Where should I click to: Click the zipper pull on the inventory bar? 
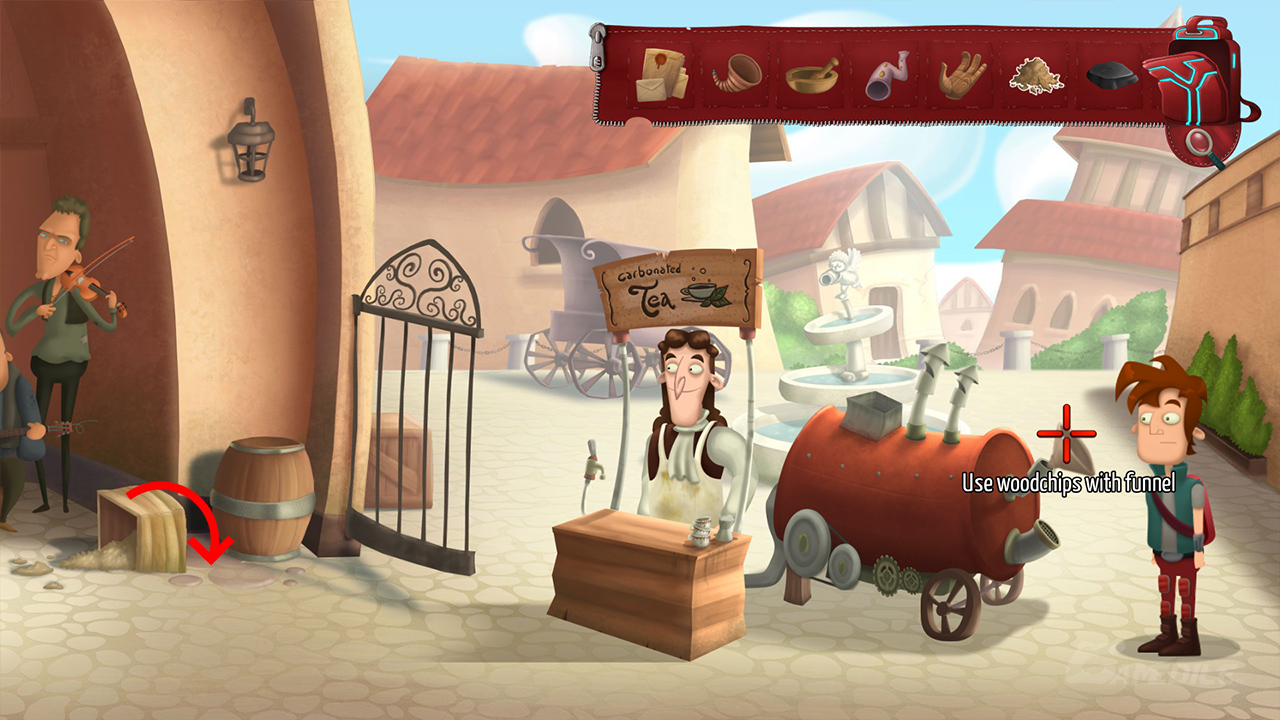click(599, 50)
